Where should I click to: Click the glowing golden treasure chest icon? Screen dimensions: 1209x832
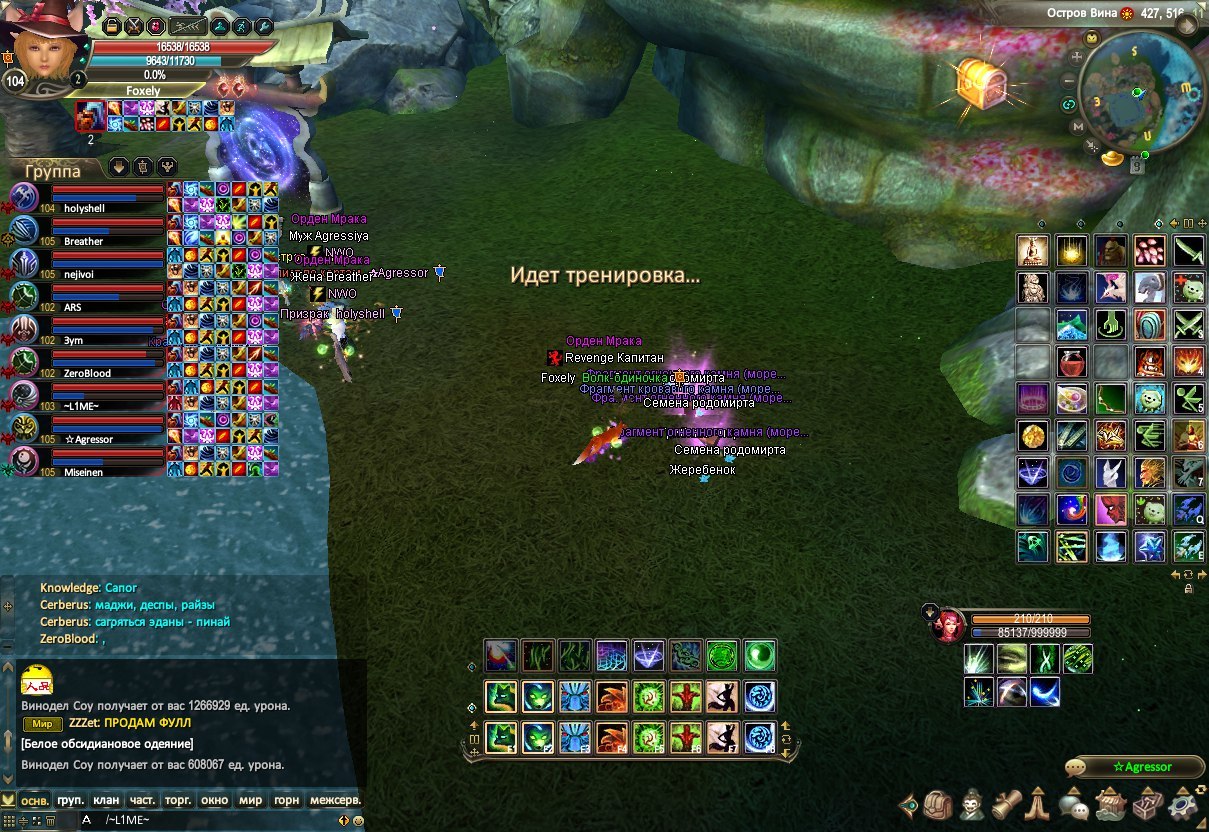[x=979, y=84]
